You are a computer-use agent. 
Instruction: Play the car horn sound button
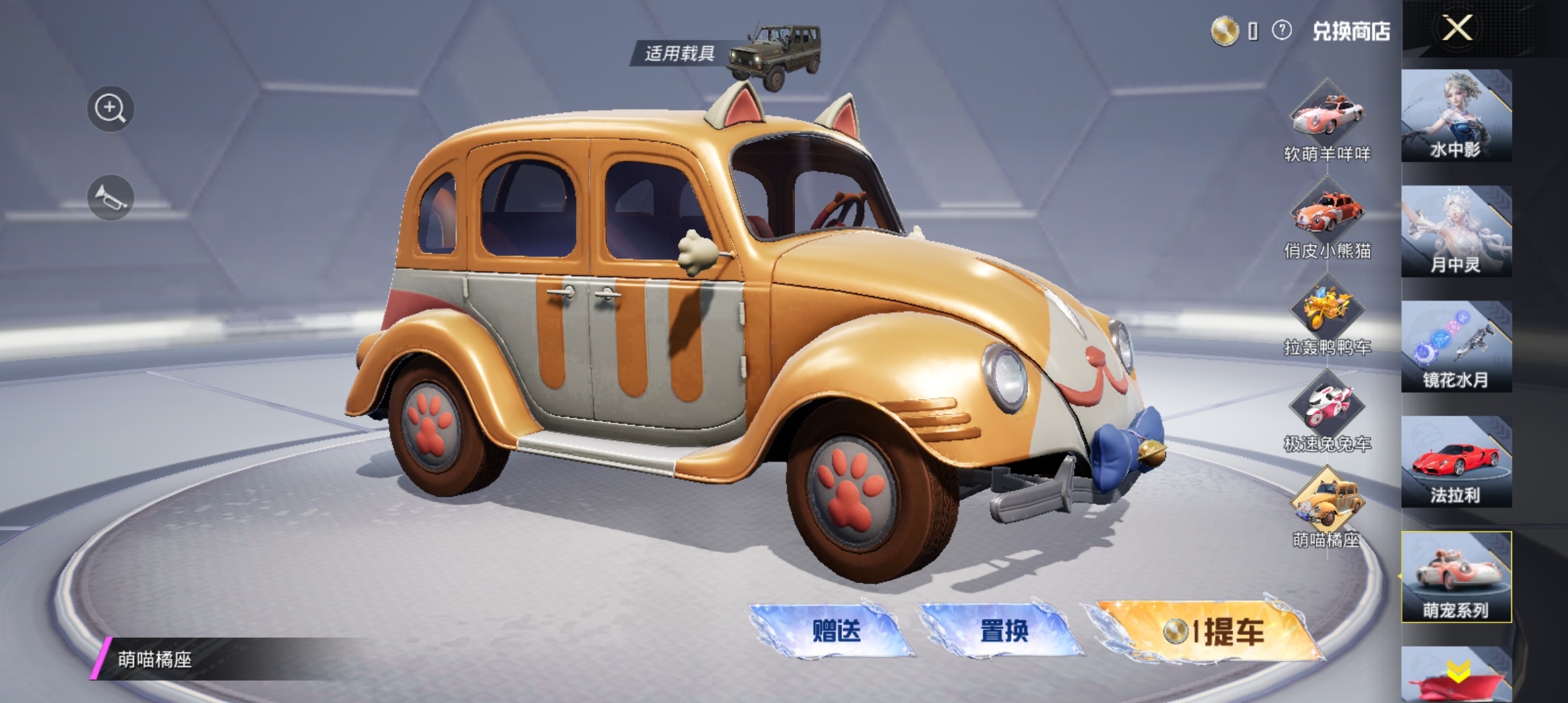click(x=110, y=198)
